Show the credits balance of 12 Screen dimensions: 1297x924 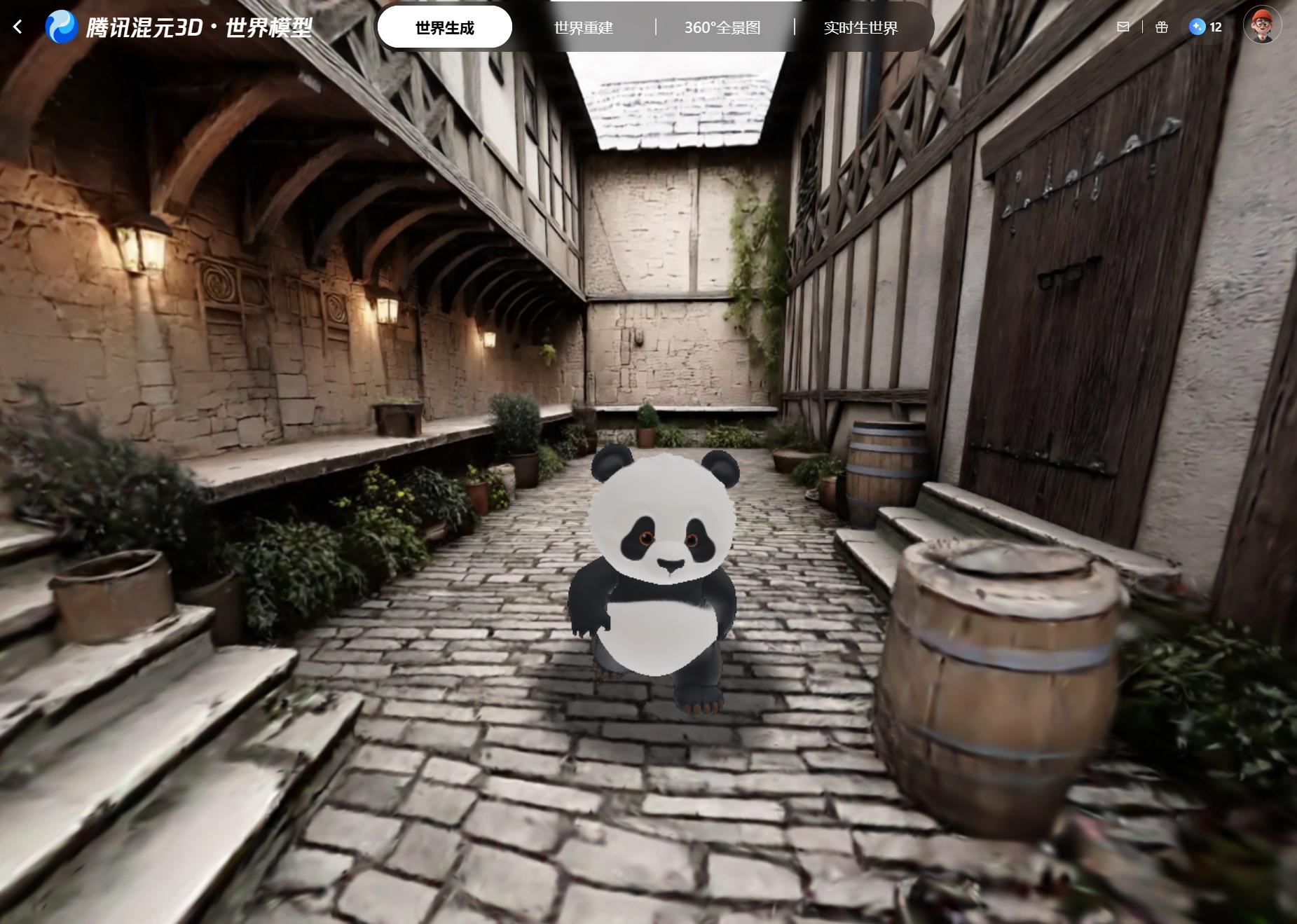click(1205, 27)
